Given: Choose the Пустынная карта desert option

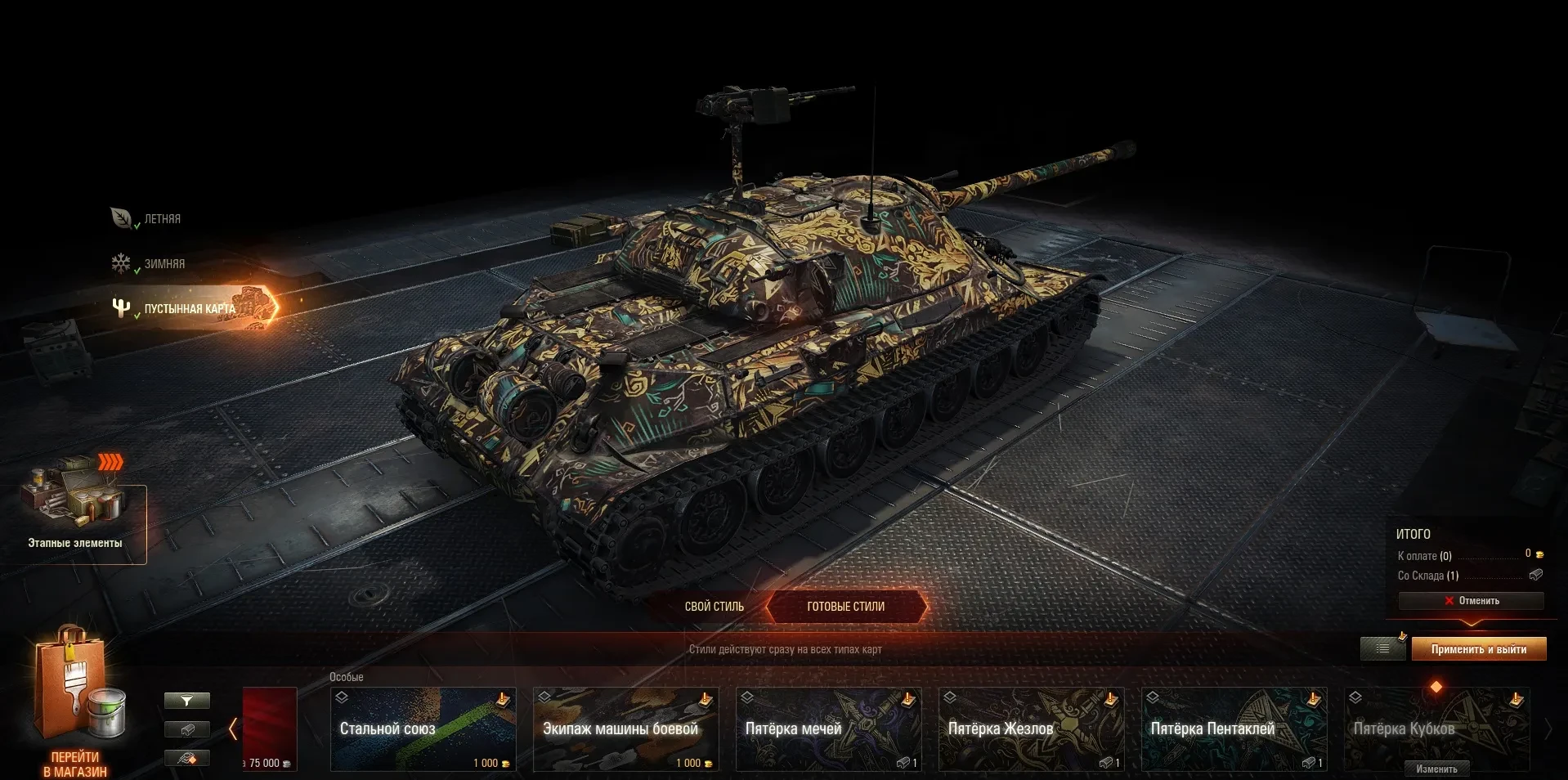Looking at the screenshot, I should (189, 309).
